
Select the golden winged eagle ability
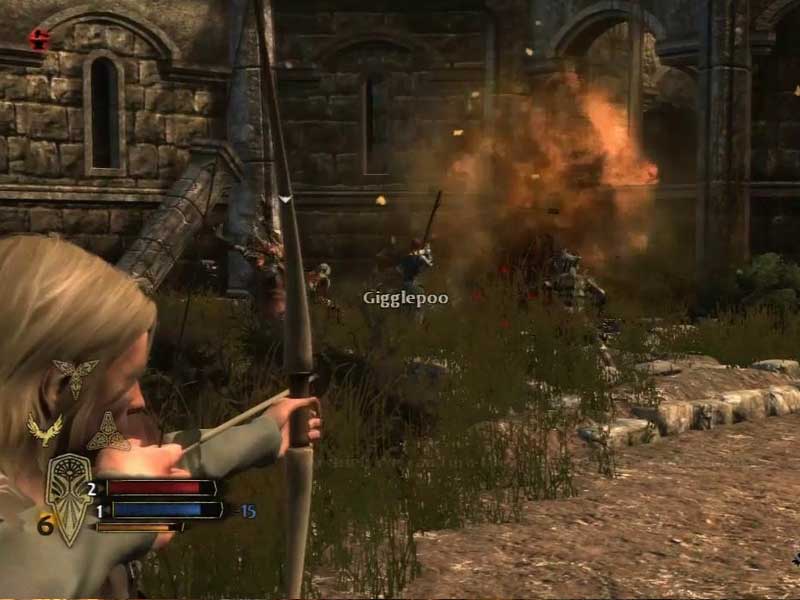click(x=44, y=429)
